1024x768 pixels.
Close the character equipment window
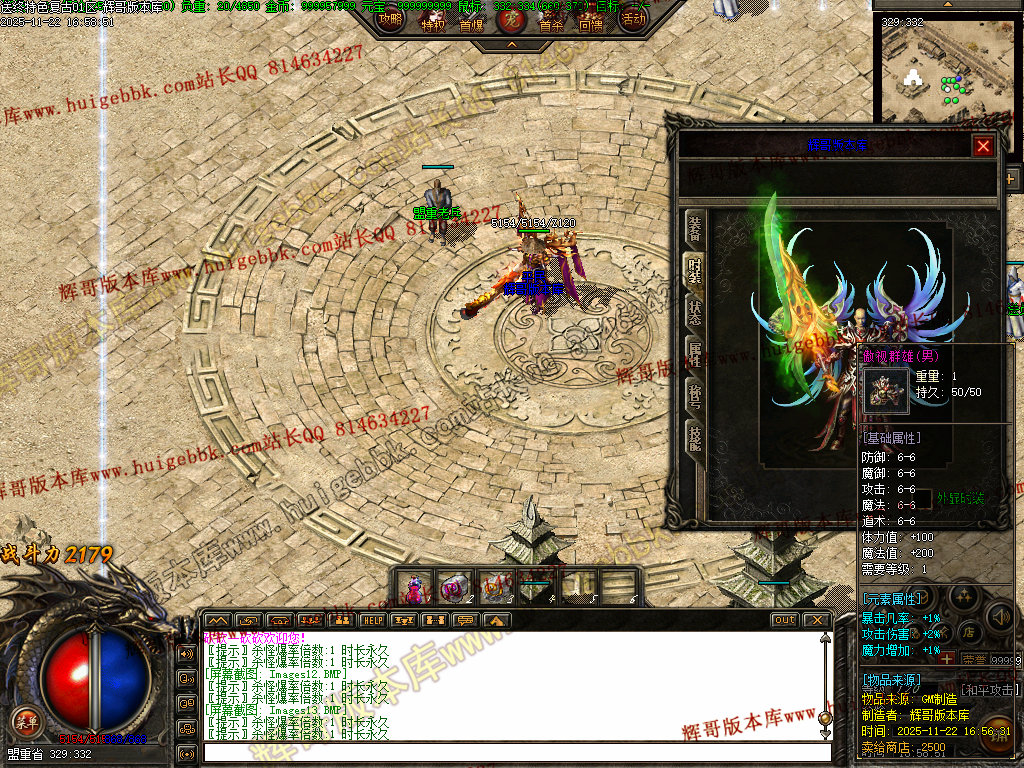983,147
